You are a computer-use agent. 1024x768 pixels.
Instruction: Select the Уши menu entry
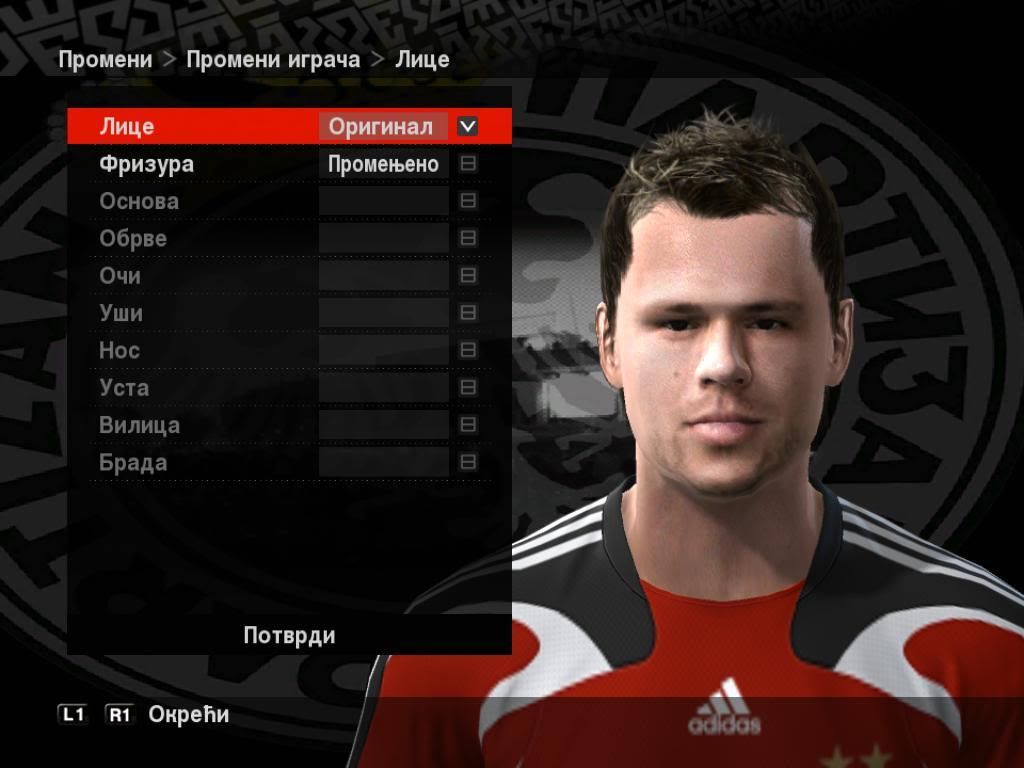coord(121,313)
